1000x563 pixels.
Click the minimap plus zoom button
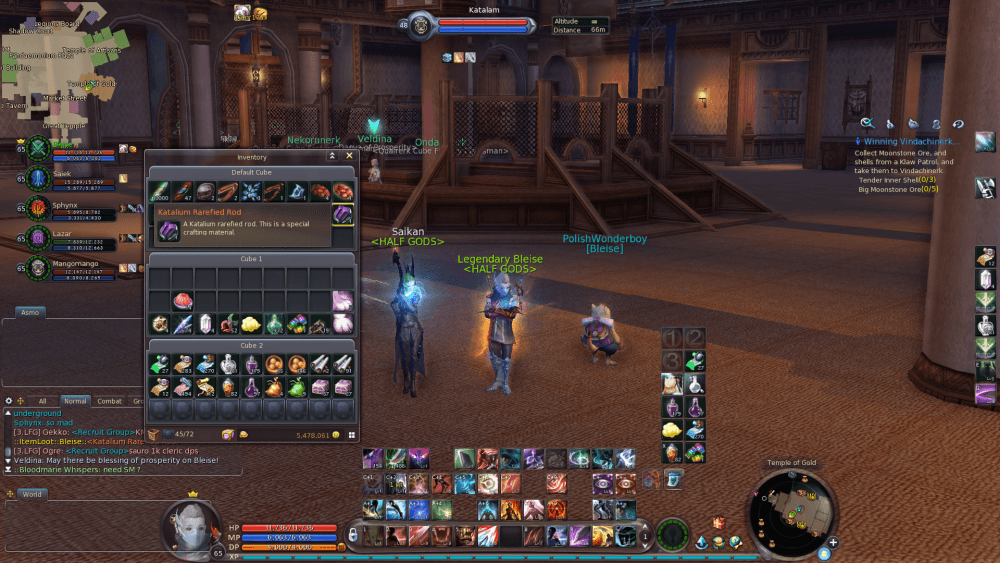pos(833,543)
